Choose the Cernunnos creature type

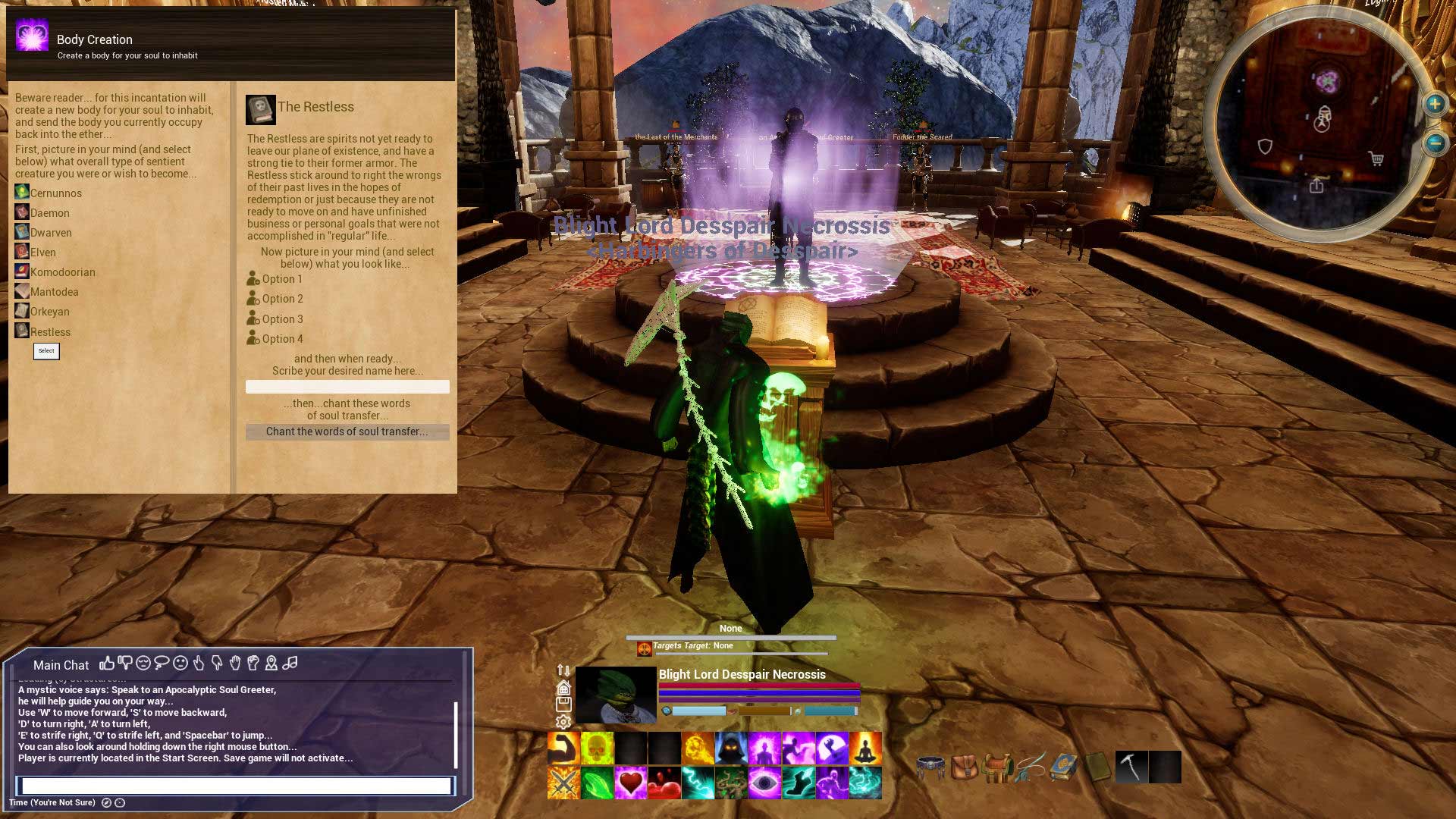pyautogui.click(x=55, y=193)
